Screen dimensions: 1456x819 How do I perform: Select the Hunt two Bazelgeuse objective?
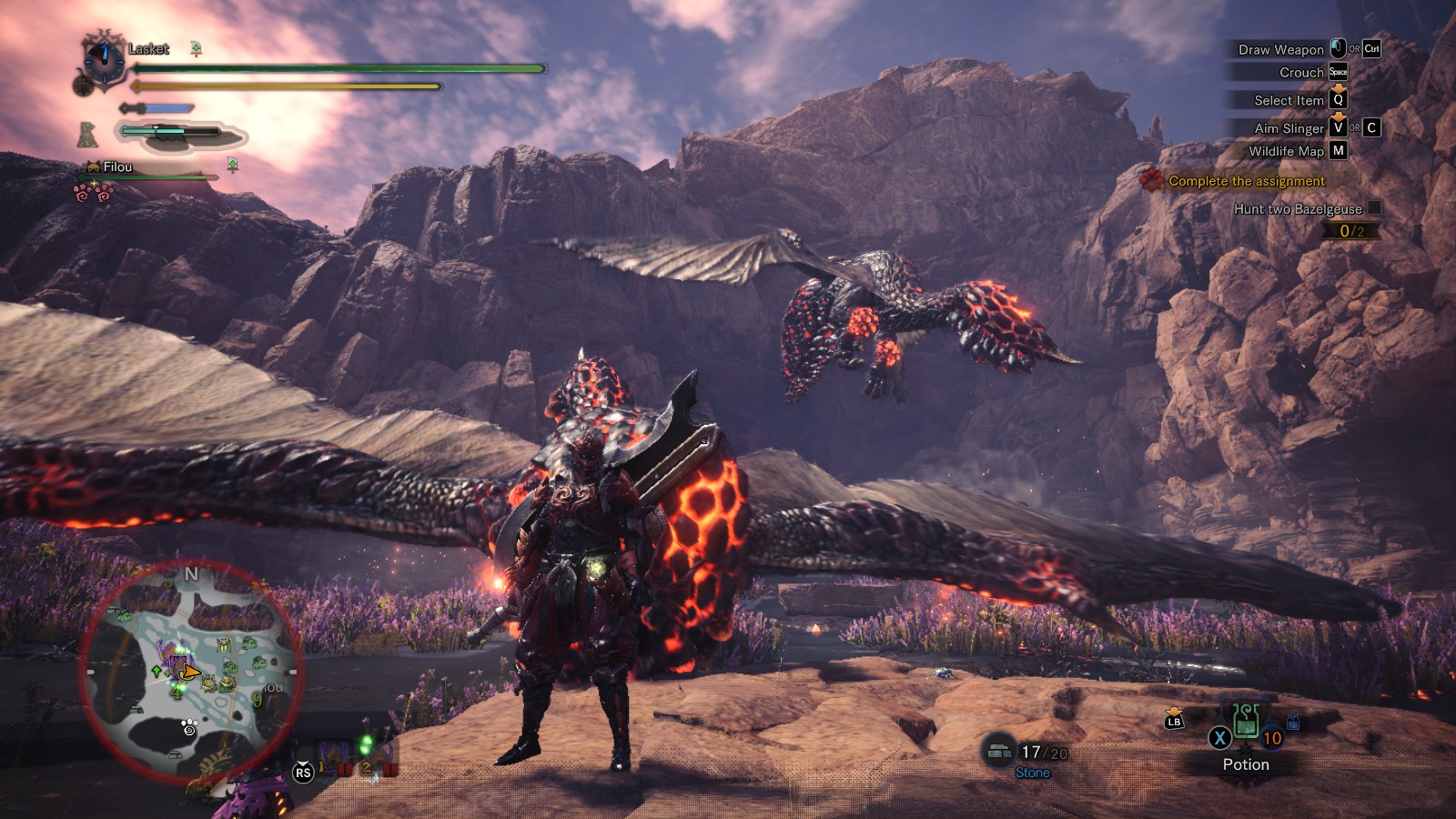coord(1297,208)
